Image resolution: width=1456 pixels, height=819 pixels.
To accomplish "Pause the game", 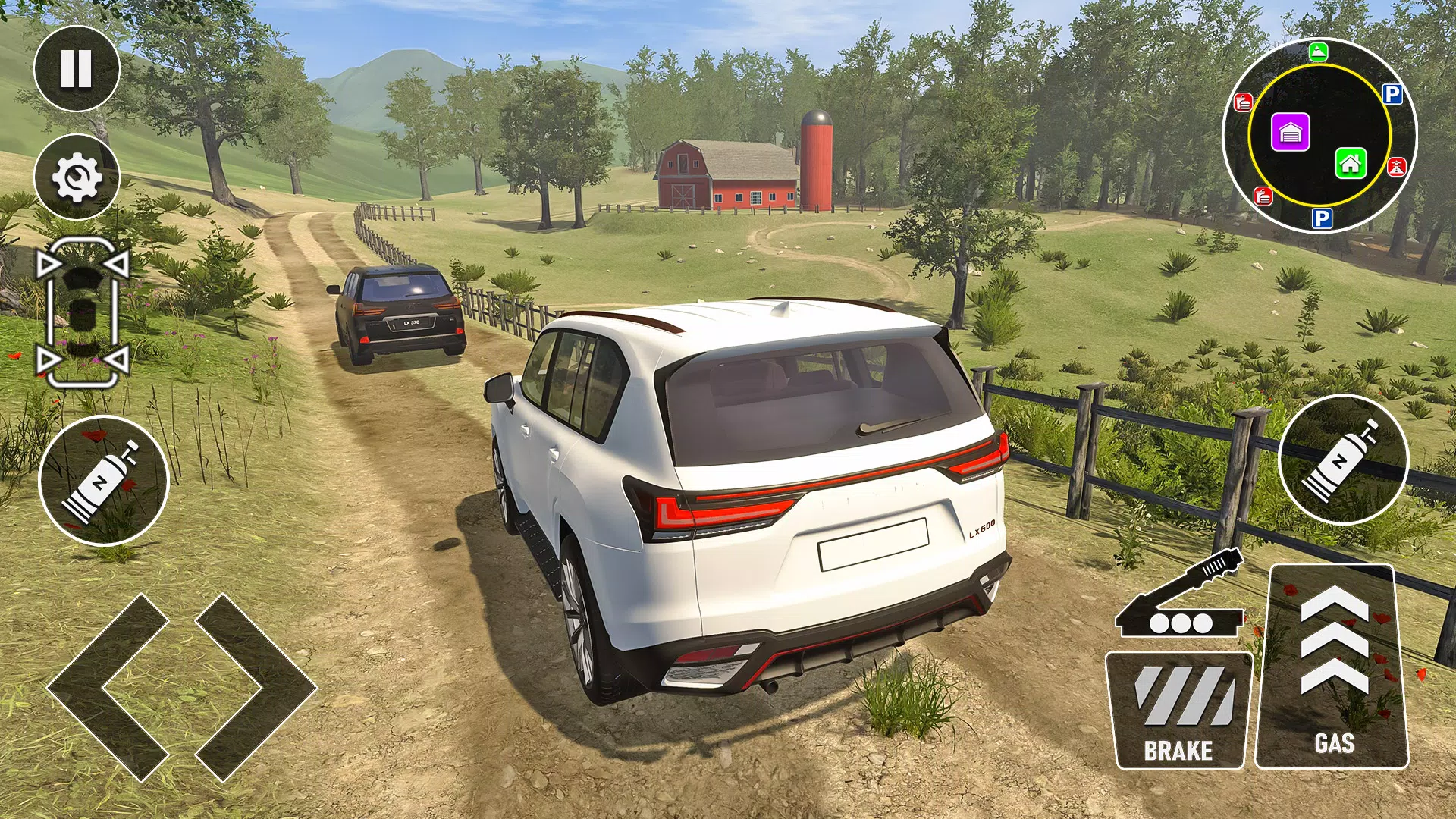I will (77, 68).
